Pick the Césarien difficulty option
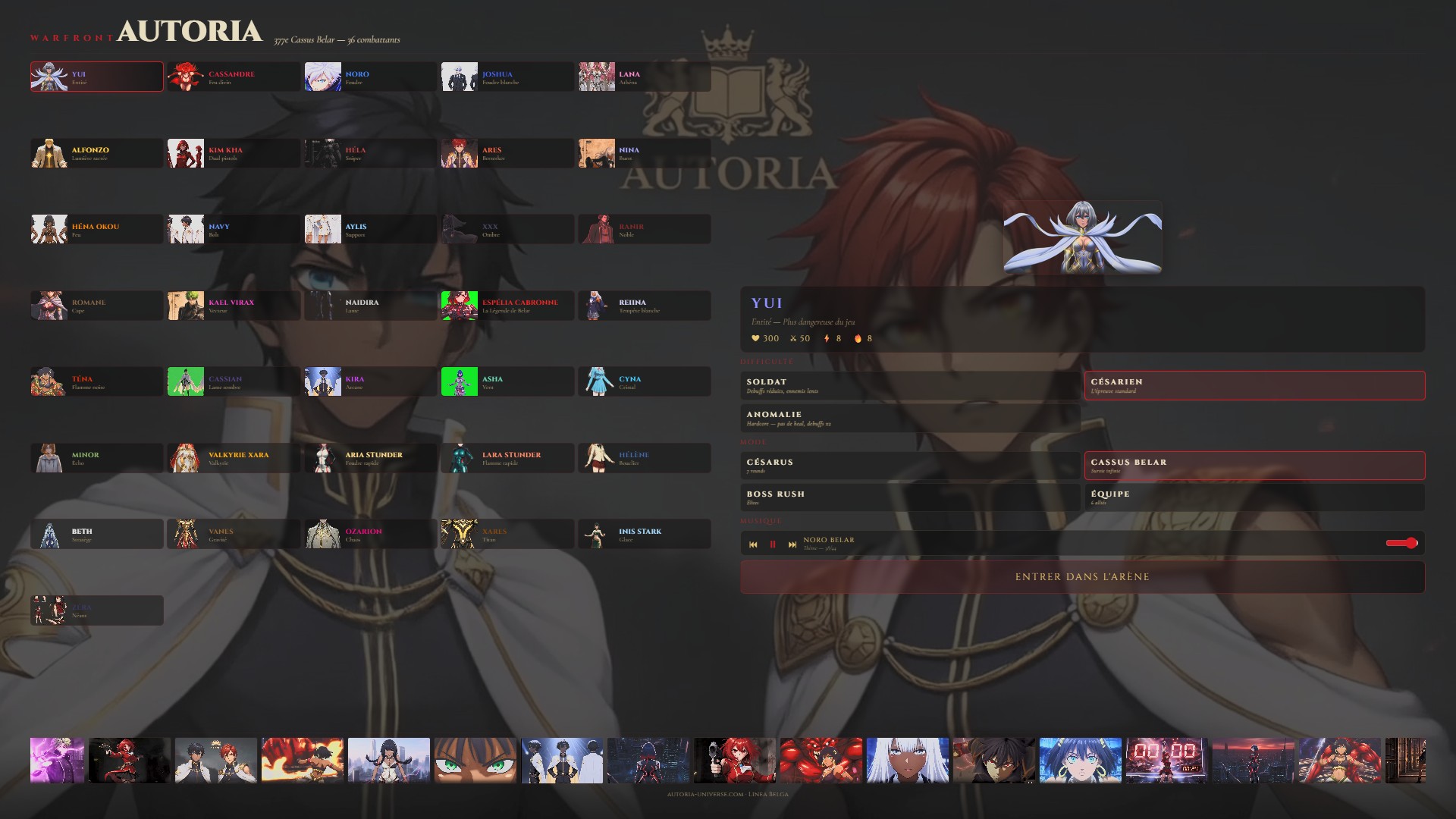This screenshot has width=1456, height=819. tap(1254, 385)
